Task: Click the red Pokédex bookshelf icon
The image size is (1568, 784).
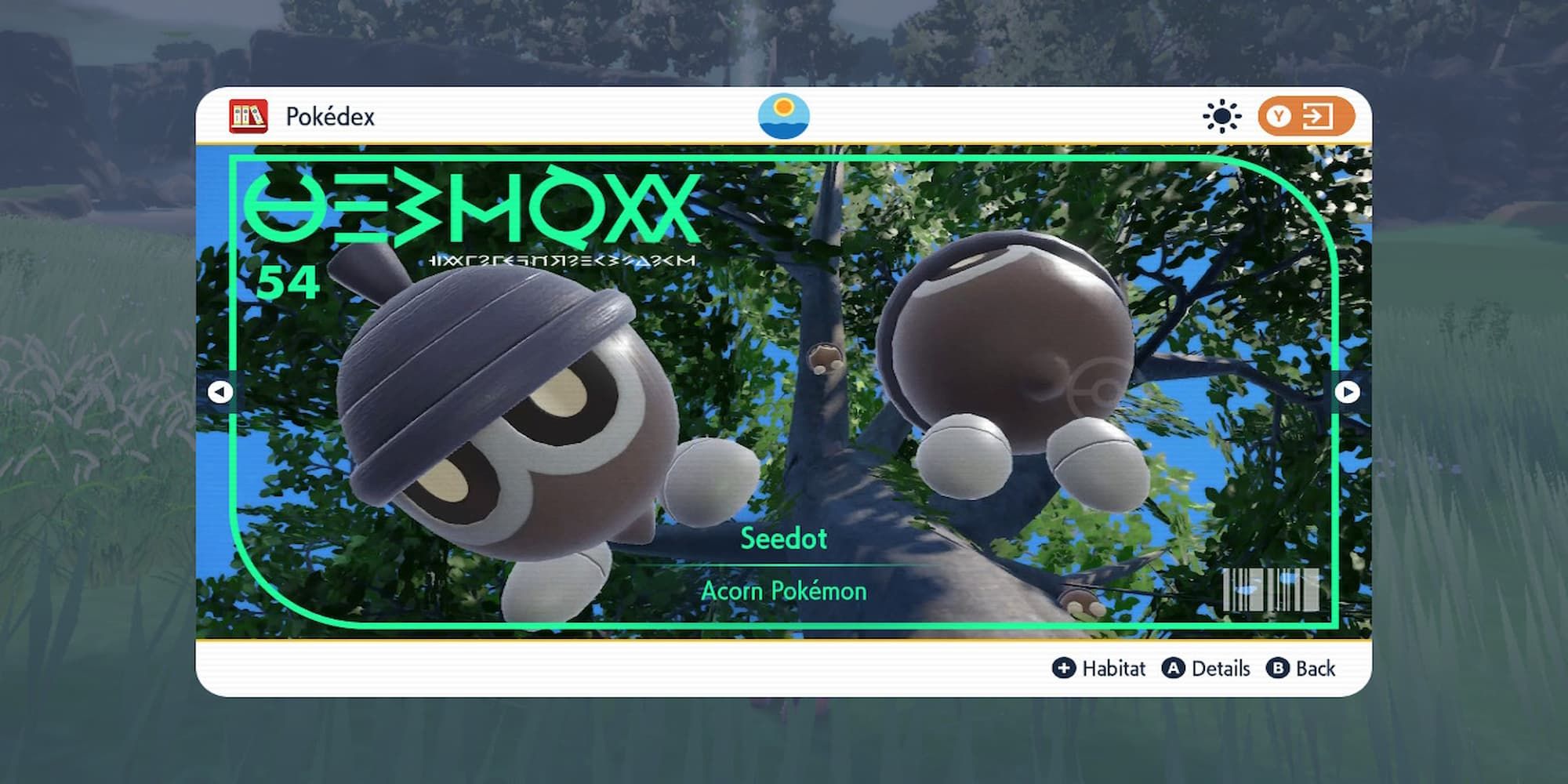Action: (249, 117)
